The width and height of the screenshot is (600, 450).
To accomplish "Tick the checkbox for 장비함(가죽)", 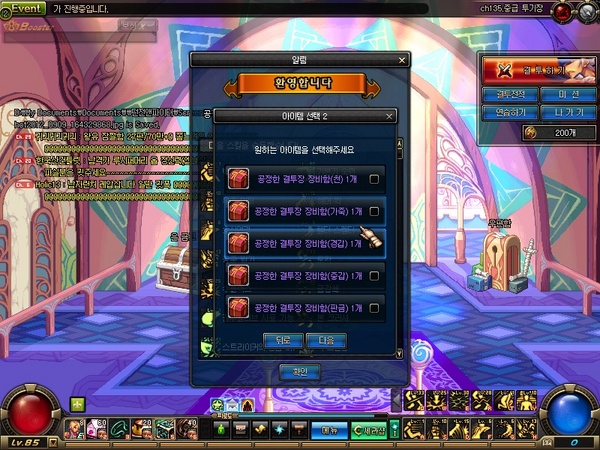I will click(x=374, y=211).
